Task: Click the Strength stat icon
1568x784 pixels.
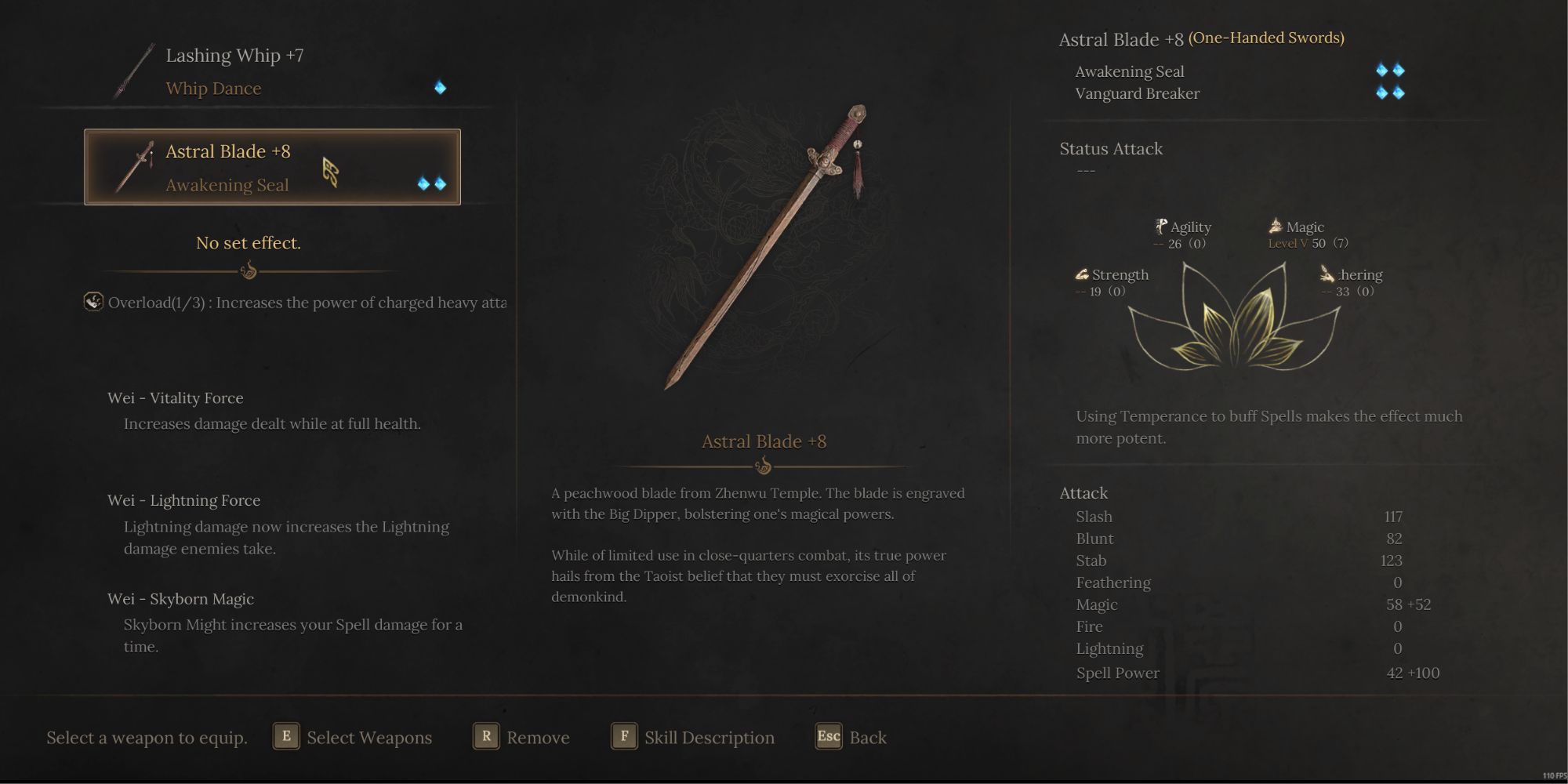Action: pos(1081,274)
